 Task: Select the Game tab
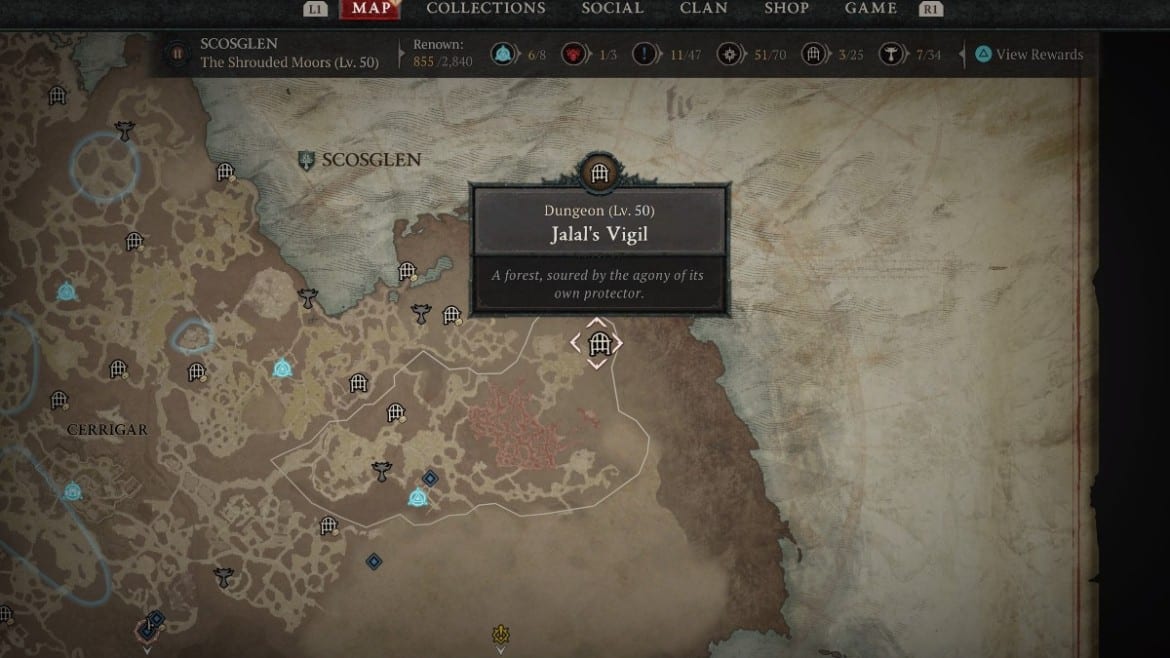click(x=870, y=8)
